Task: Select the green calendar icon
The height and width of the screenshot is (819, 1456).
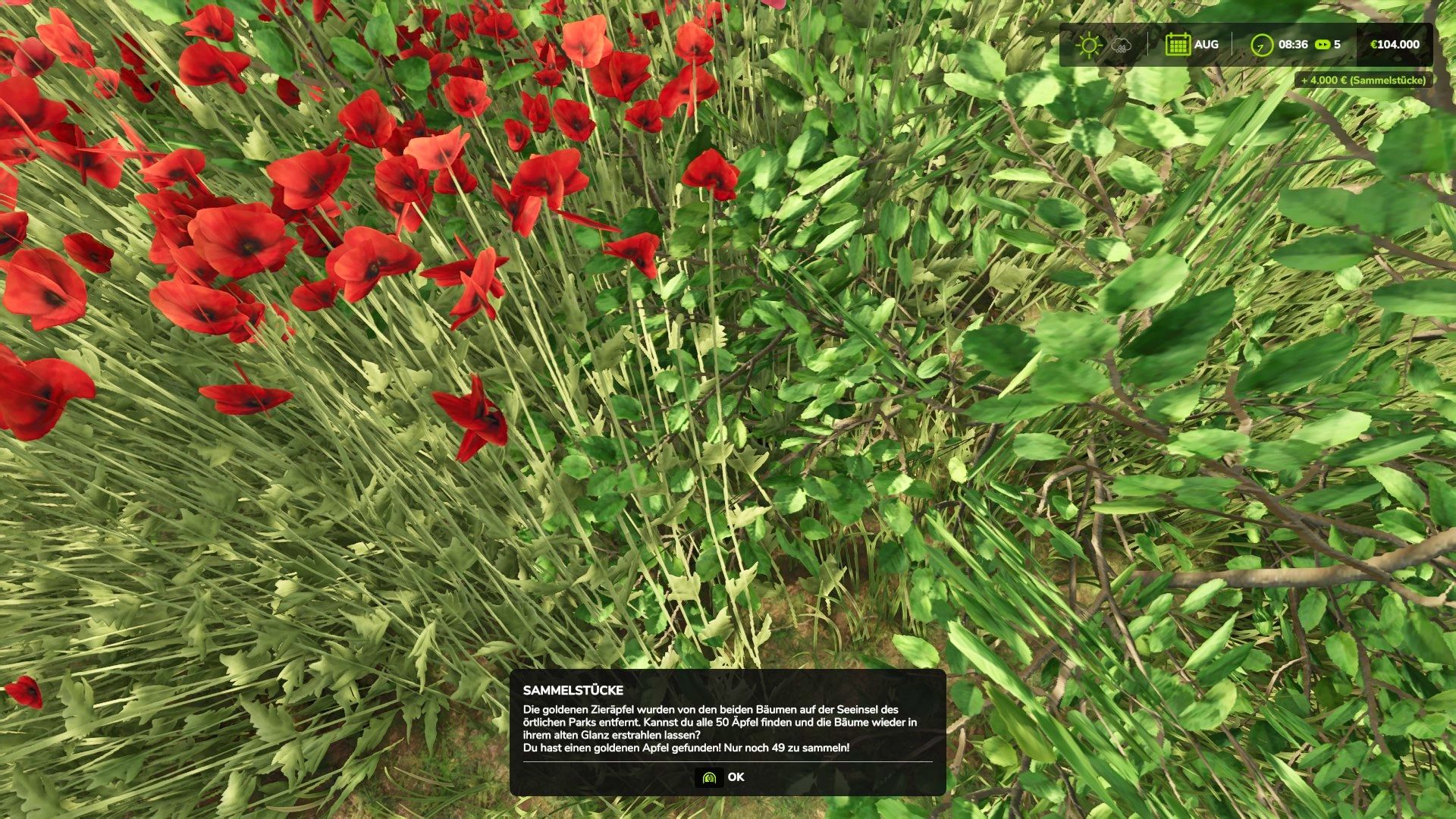Action: point(1178,45)
